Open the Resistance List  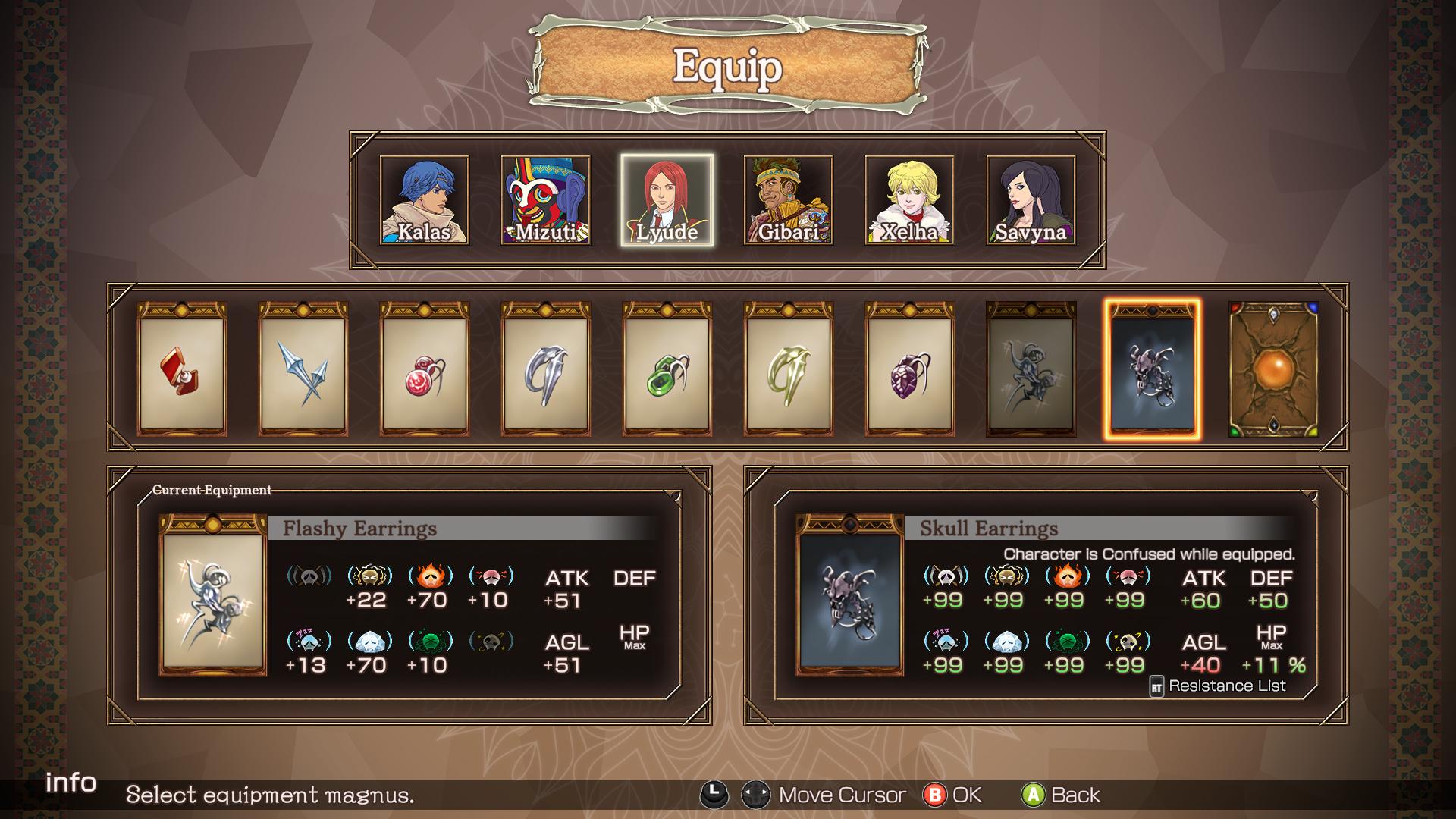pos(1218,686)
